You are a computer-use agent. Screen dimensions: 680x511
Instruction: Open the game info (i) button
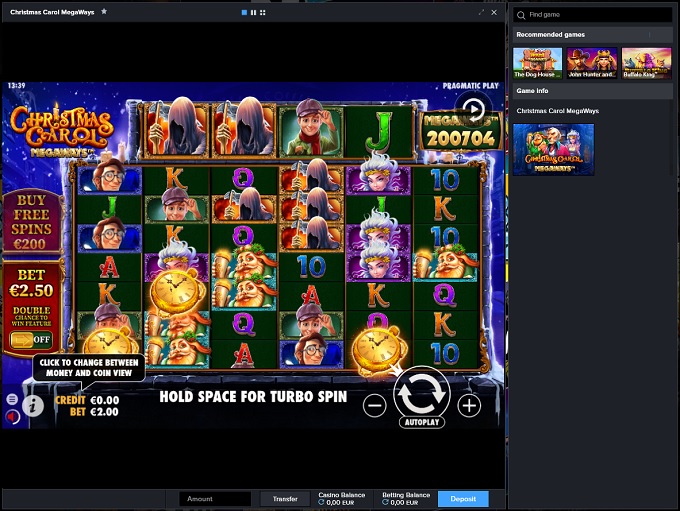tap(33, 405)
